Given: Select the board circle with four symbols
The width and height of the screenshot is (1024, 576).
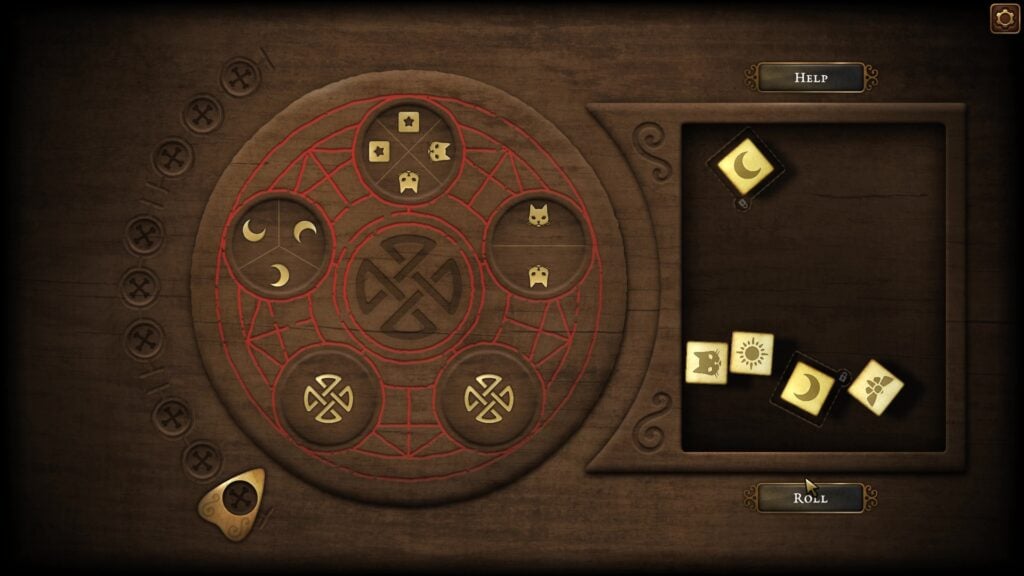Looking at the screenshot, I should tap(409, 150).
